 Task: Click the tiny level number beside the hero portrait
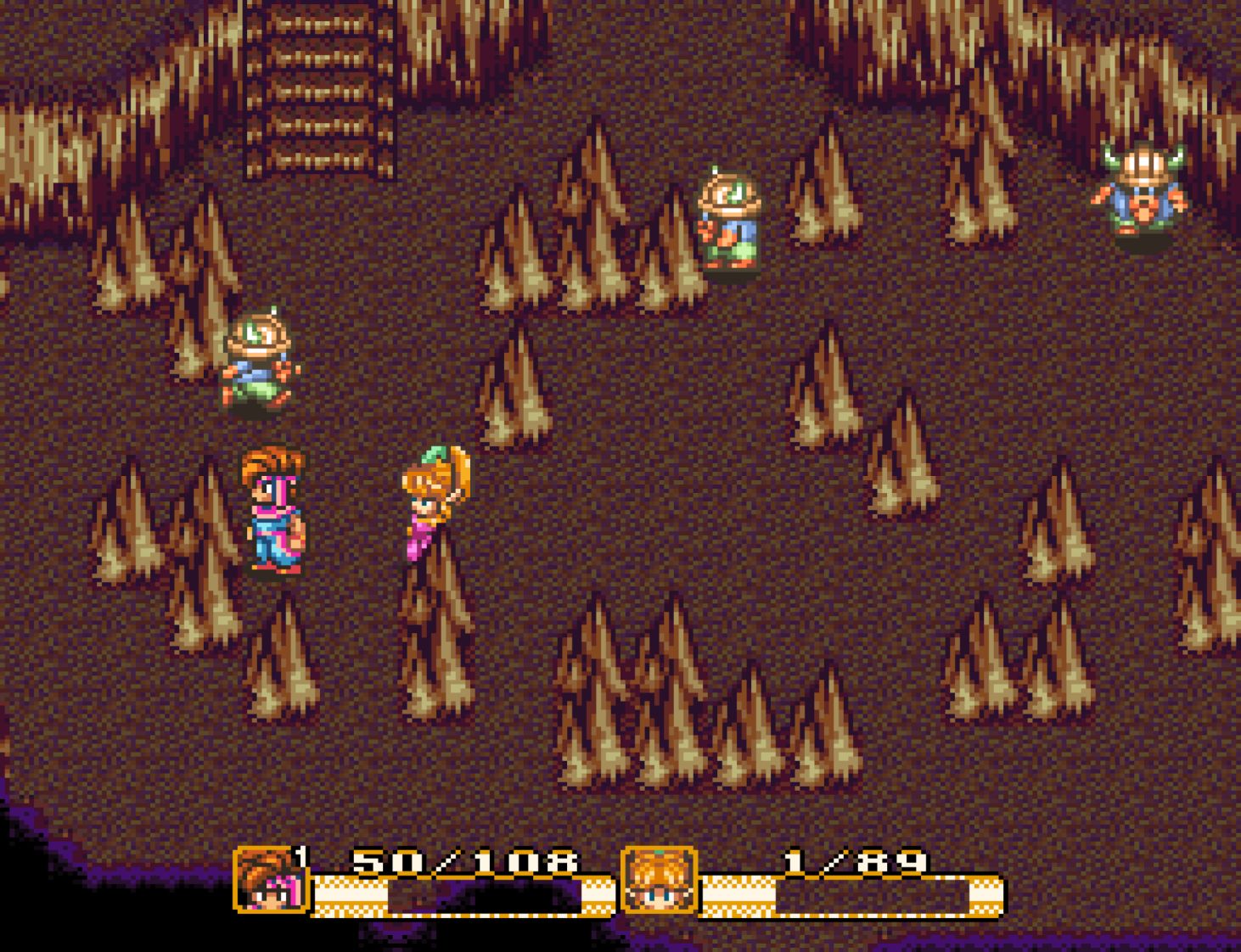coord(302,860)
